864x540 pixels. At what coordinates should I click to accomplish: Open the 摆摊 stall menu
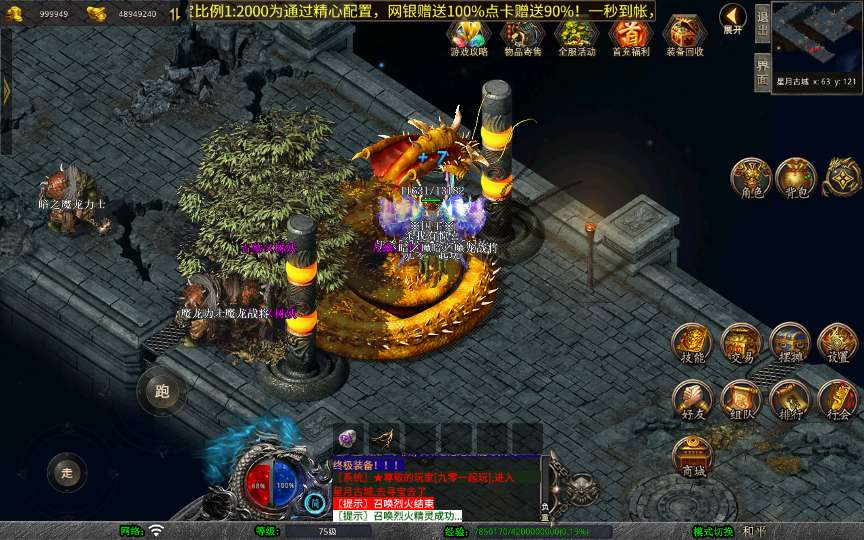pyautogui.click(x=789, y=343)
